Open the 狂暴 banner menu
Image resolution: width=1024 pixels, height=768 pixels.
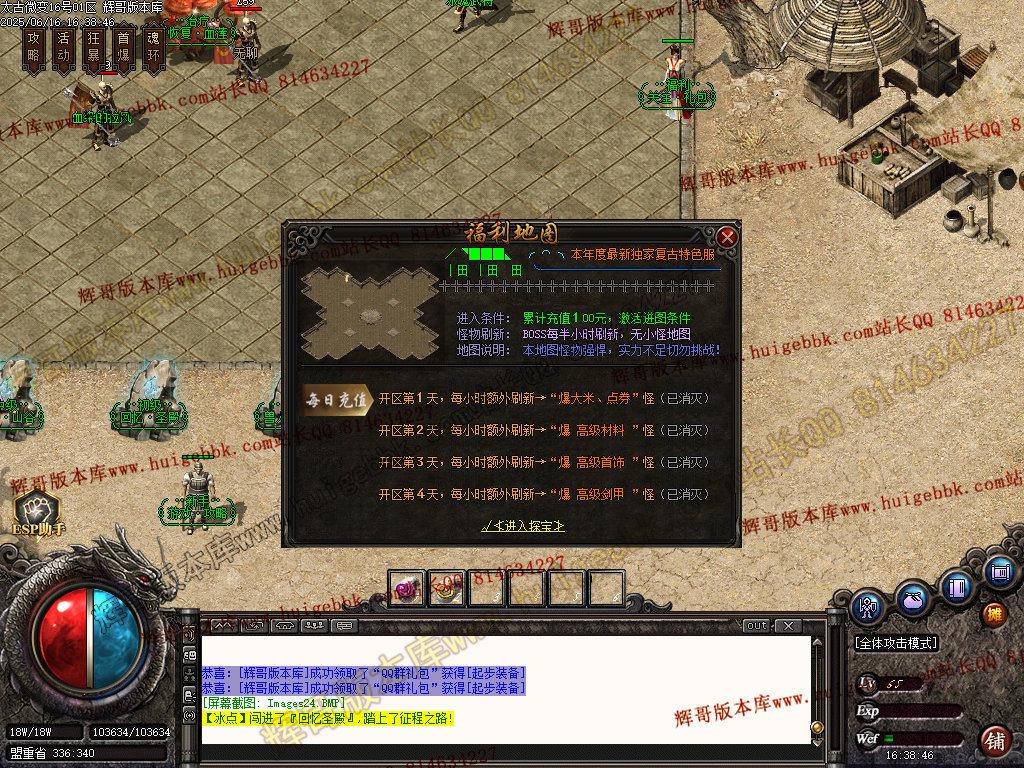(x=94, y=48)
